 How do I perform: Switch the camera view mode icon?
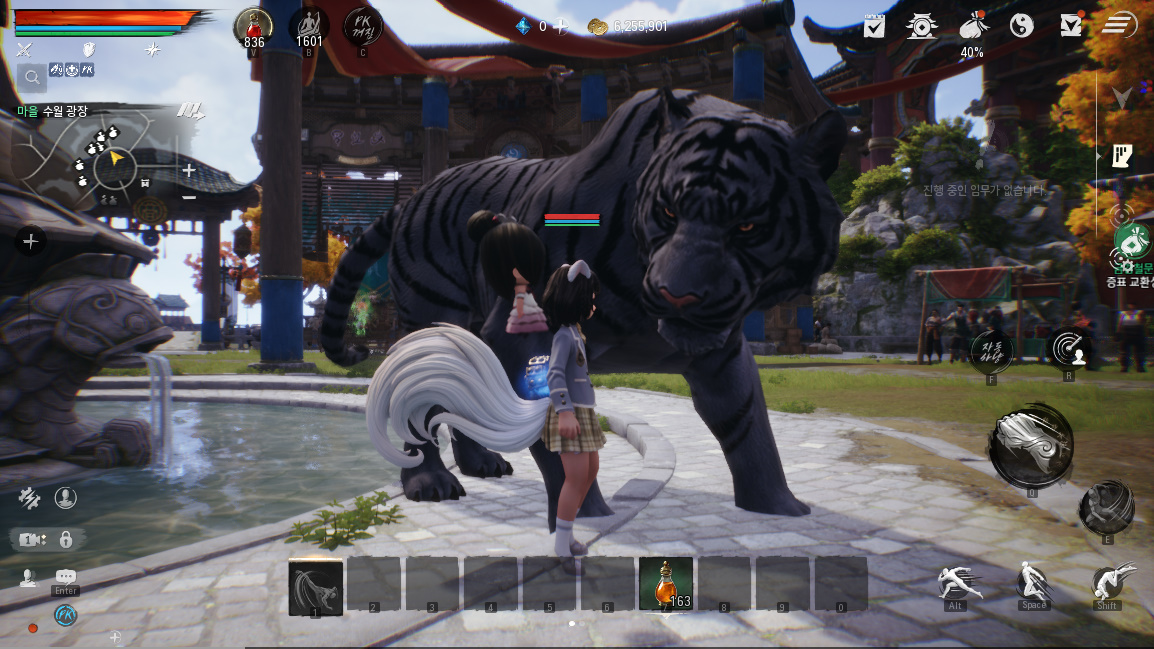[32, 539]
